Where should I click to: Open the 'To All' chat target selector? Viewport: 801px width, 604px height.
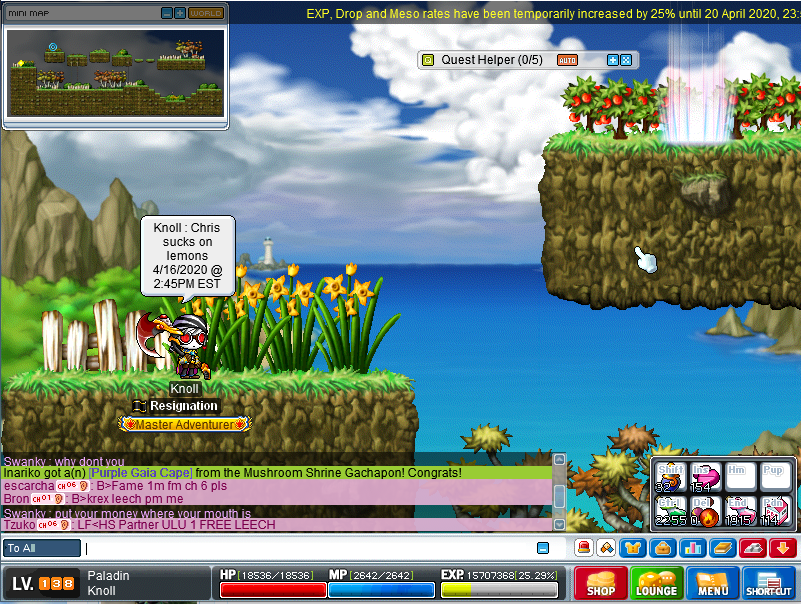point(42,548)
